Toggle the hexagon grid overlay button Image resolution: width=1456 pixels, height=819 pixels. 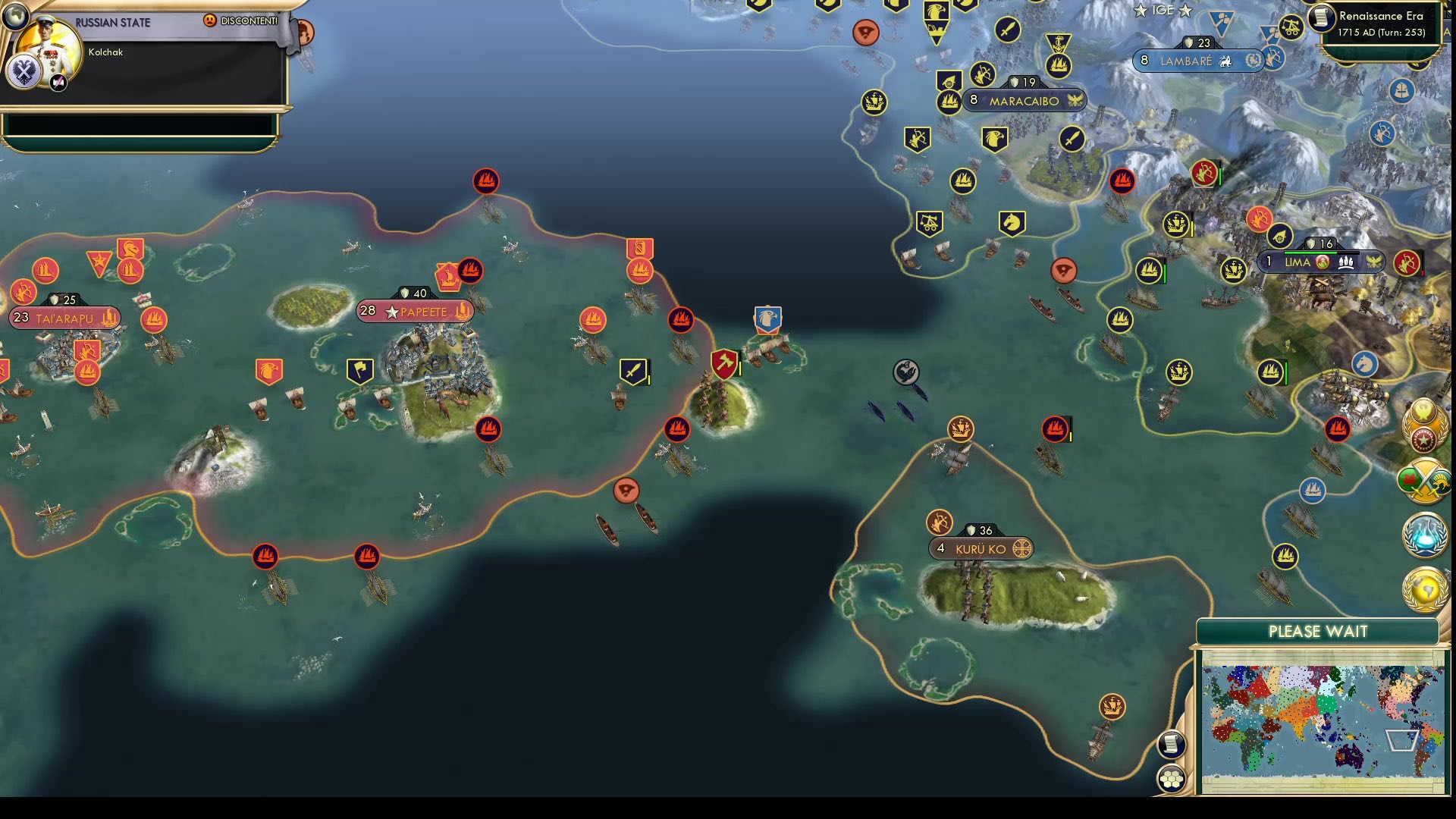click(1171, 779)
